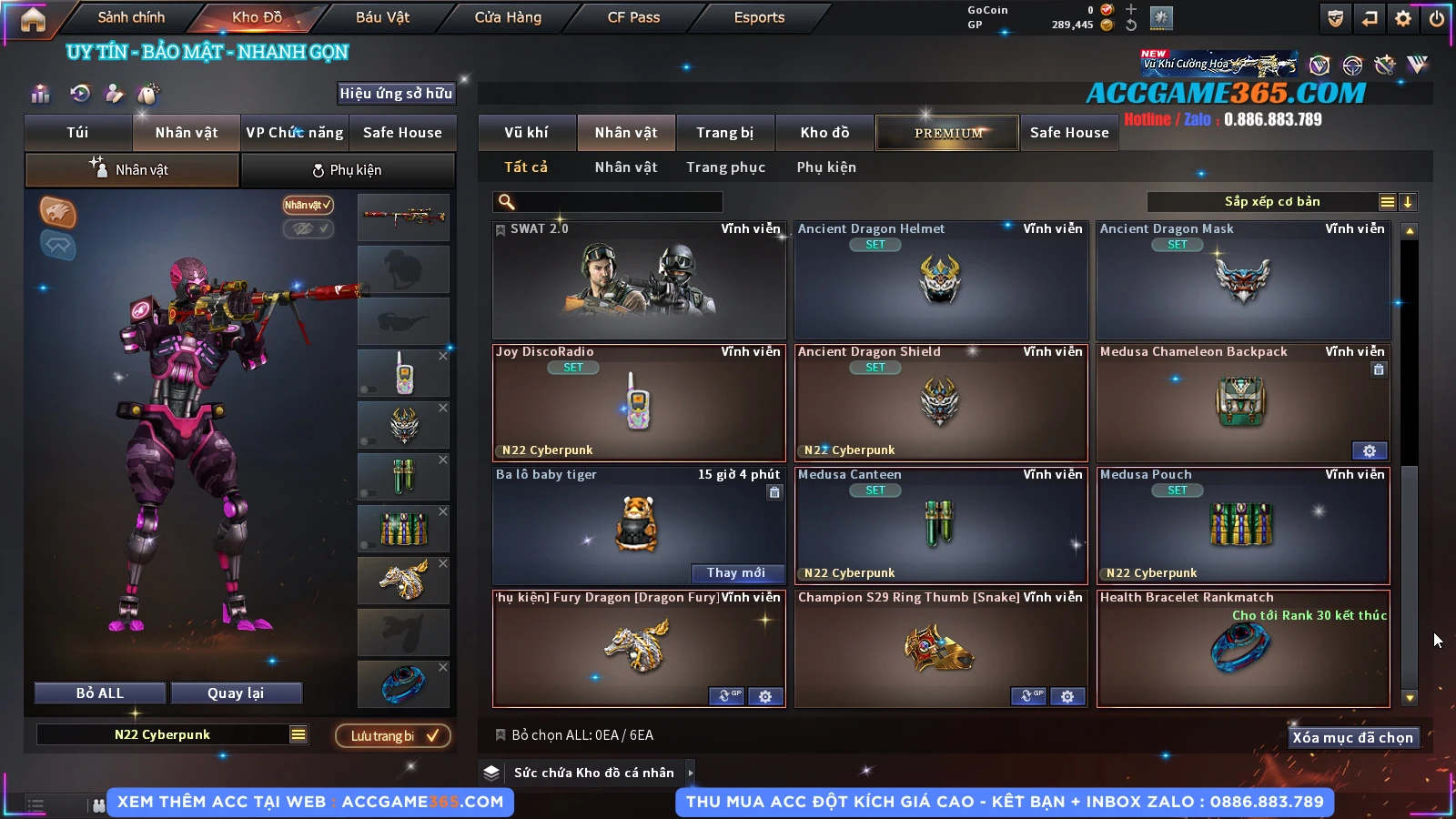1456x819 pixels.
Task: Open the Báu Vật menu
Action: 382,17
